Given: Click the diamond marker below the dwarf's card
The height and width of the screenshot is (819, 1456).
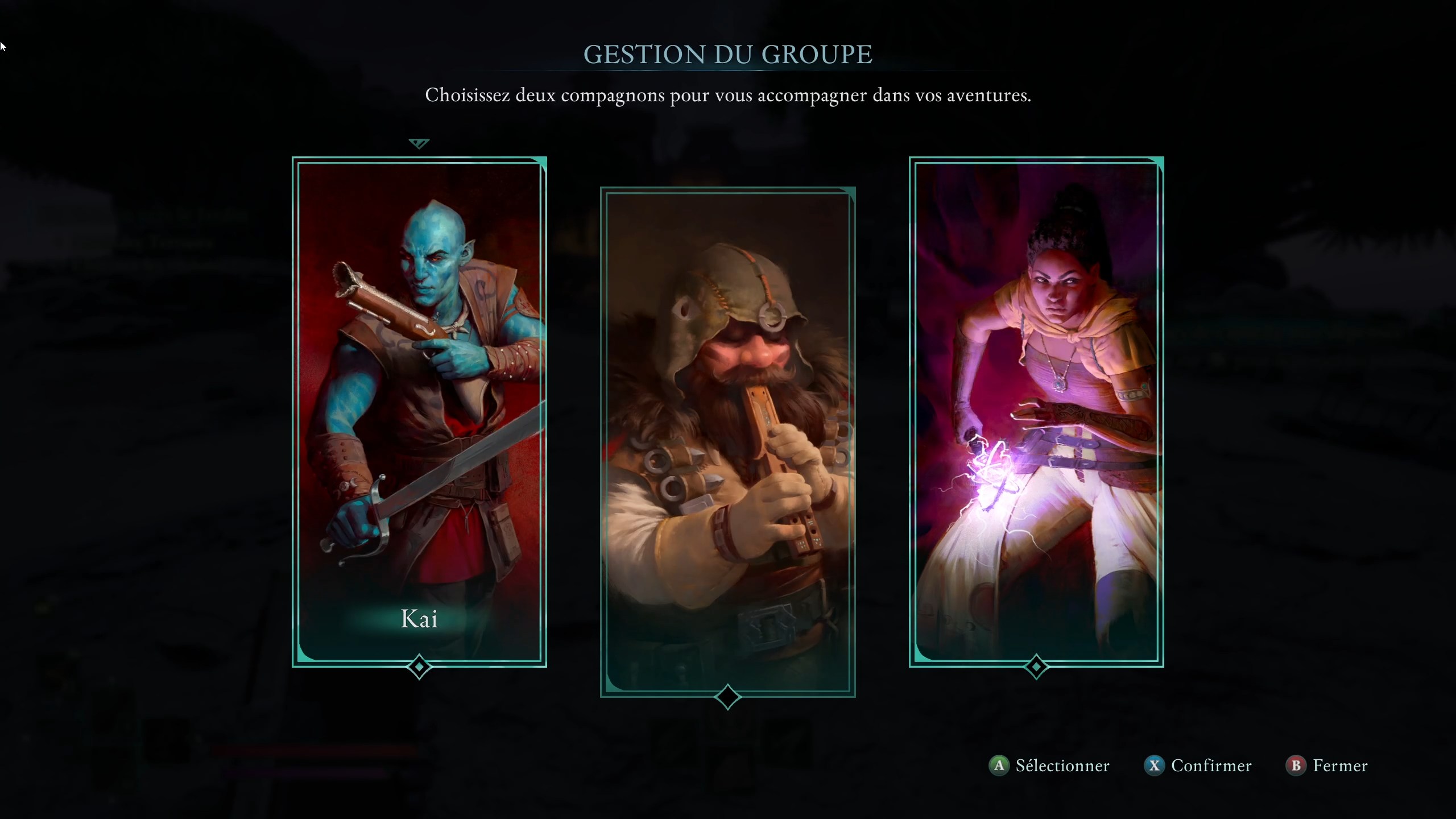Looking at the screenshot, I should click(728, 697).
